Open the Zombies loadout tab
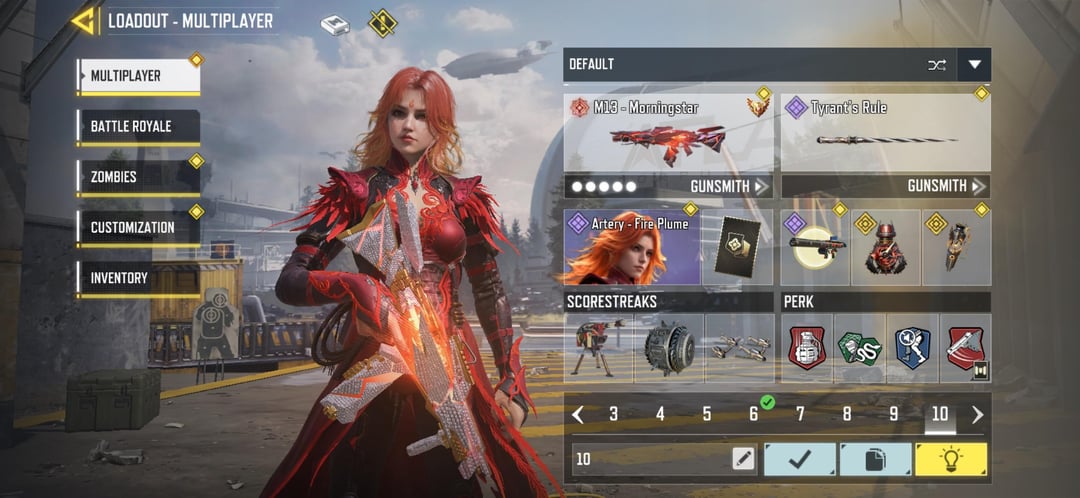The height and width of the screenshot is (498, 1080). [x=138, y=177]
